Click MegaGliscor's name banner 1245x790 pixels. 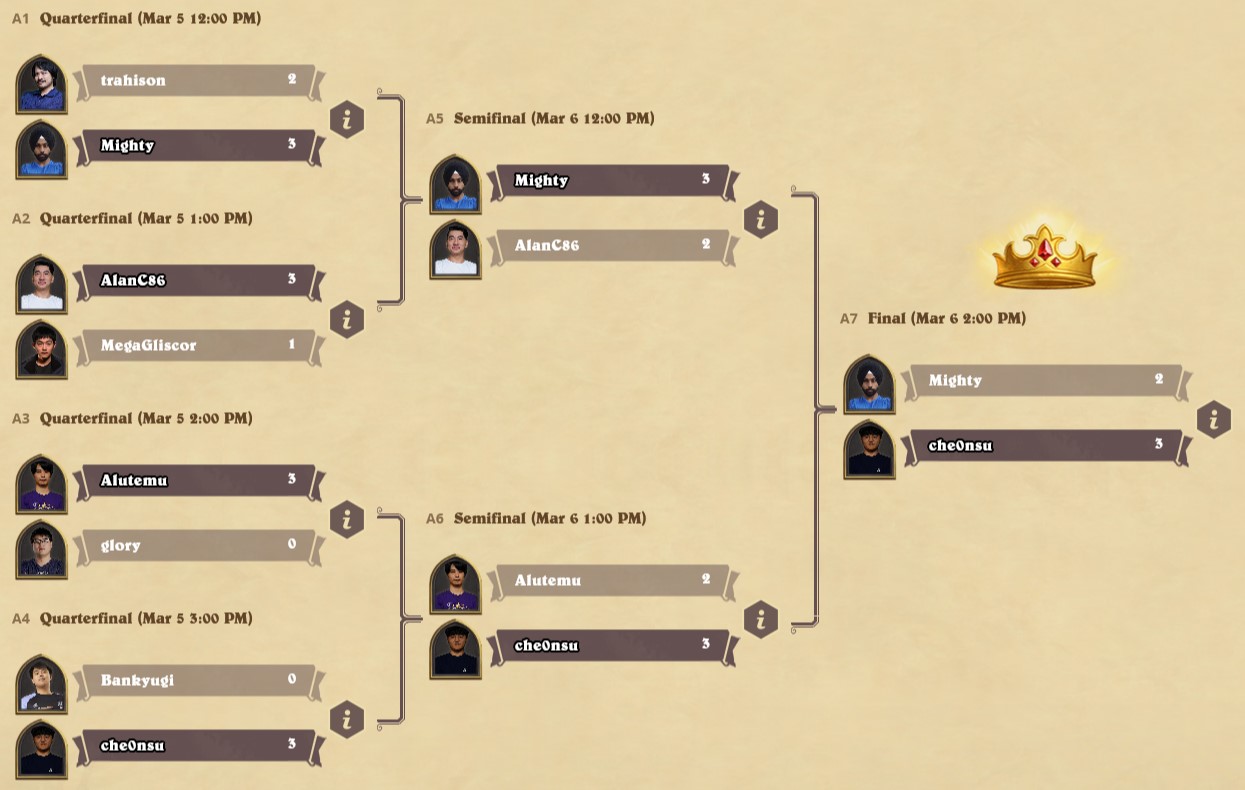[197, 346]
